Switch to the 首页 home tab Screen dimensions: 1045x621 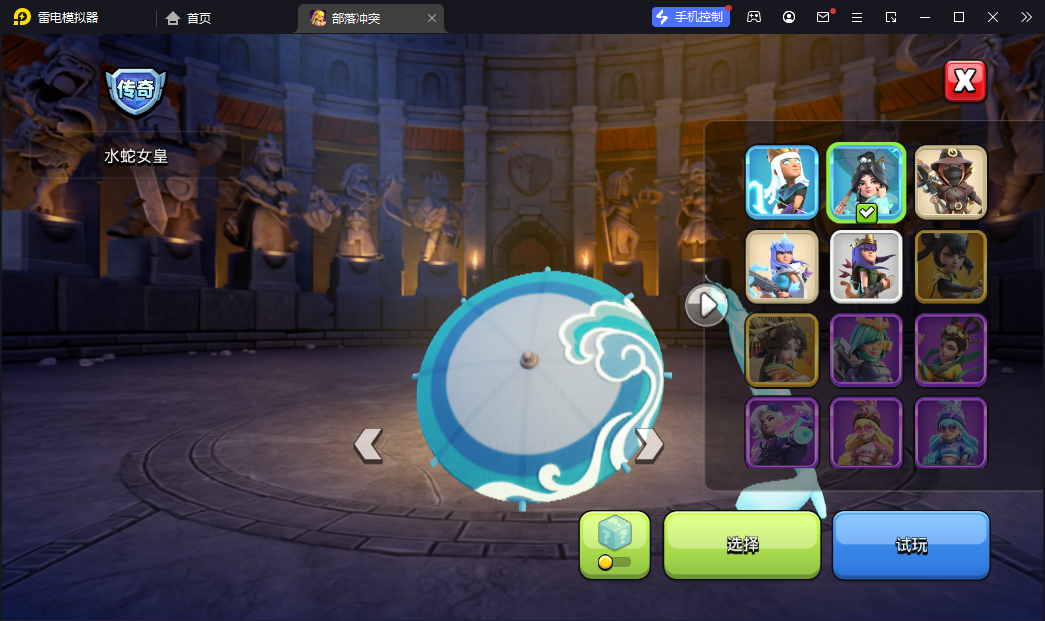(x=189, y=18)
